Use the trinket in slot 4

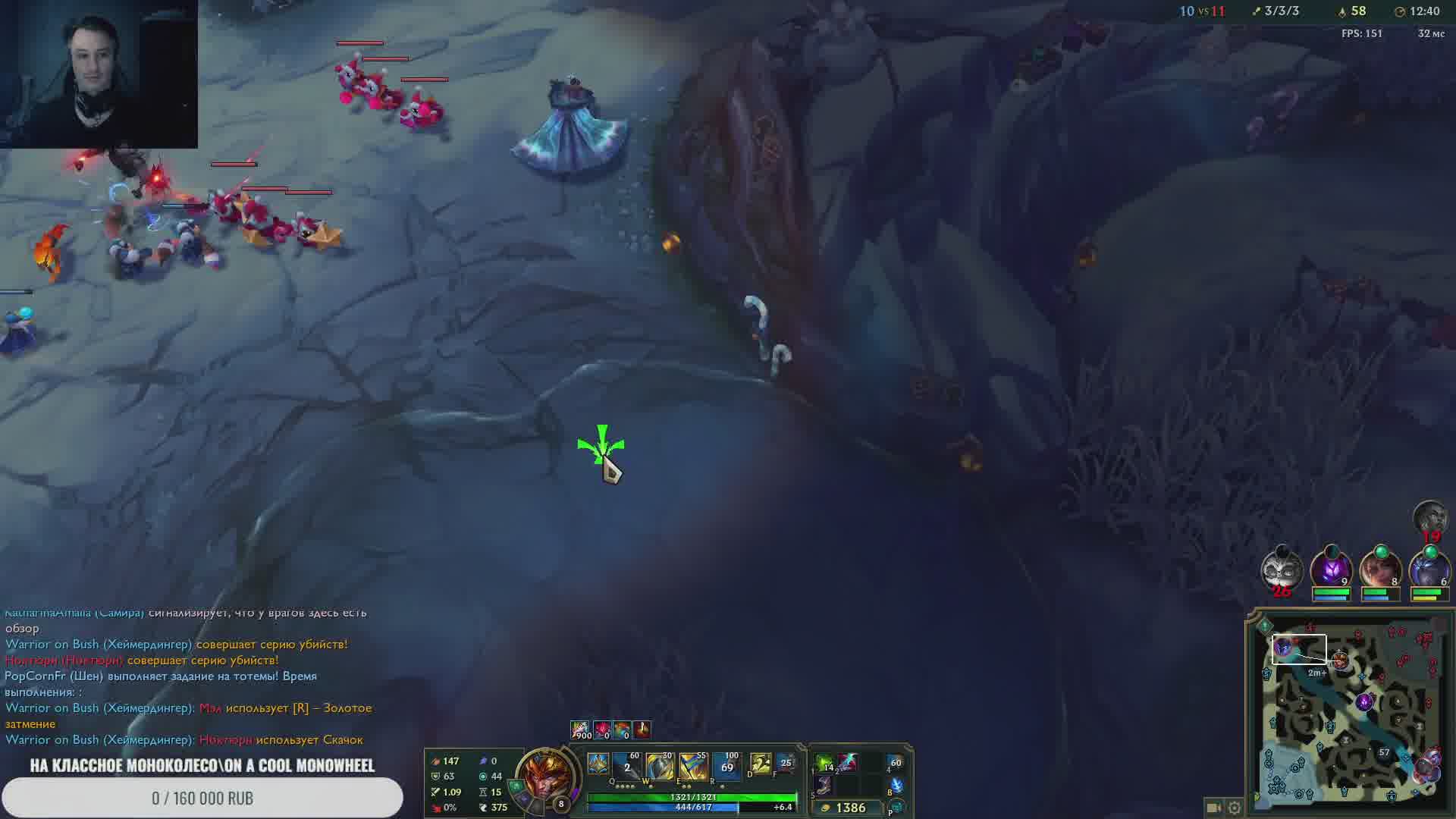click(x=895, y=764)
